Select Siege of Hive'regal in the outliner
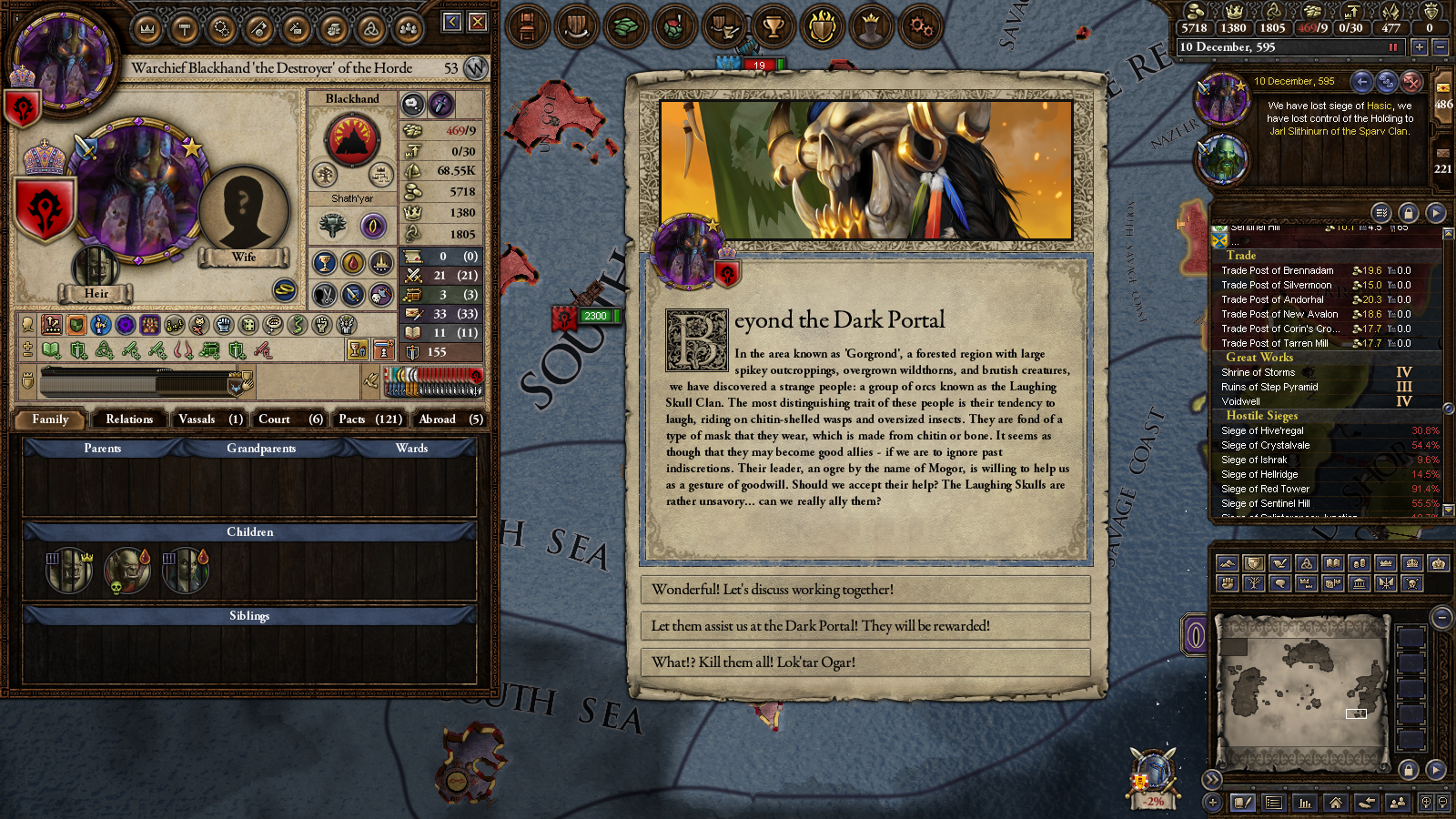Image resolution: width=1456 pixels, height=819 pixels. pyautogui.click(x=1262, y=431)
